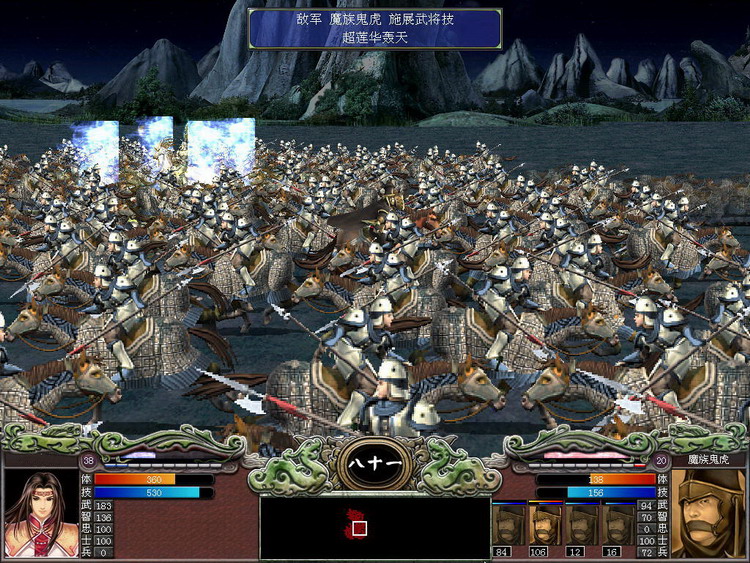
Task: Click the black battlefield minimap
Action: (374, 527)
